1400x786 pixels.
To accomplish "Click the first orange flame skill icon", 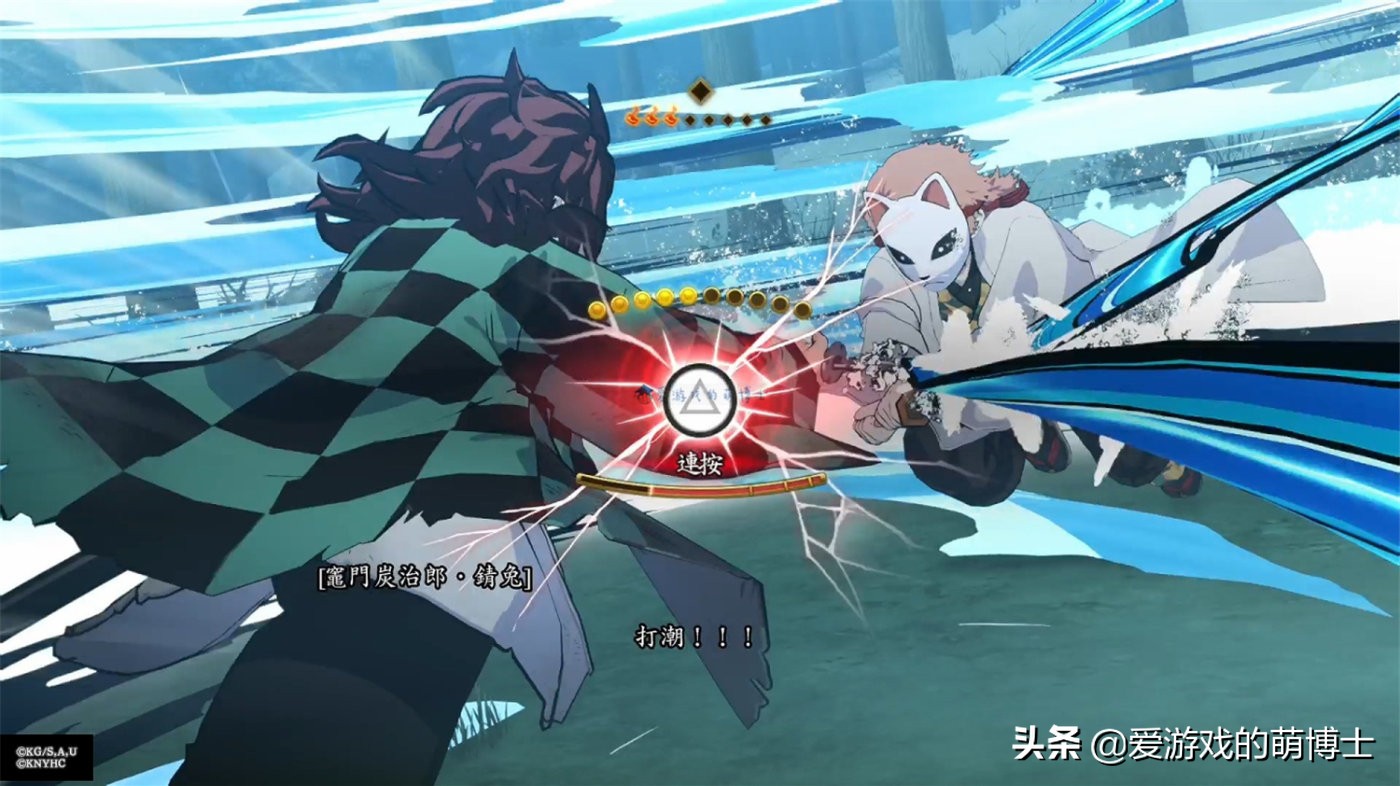I will (632, 118).
